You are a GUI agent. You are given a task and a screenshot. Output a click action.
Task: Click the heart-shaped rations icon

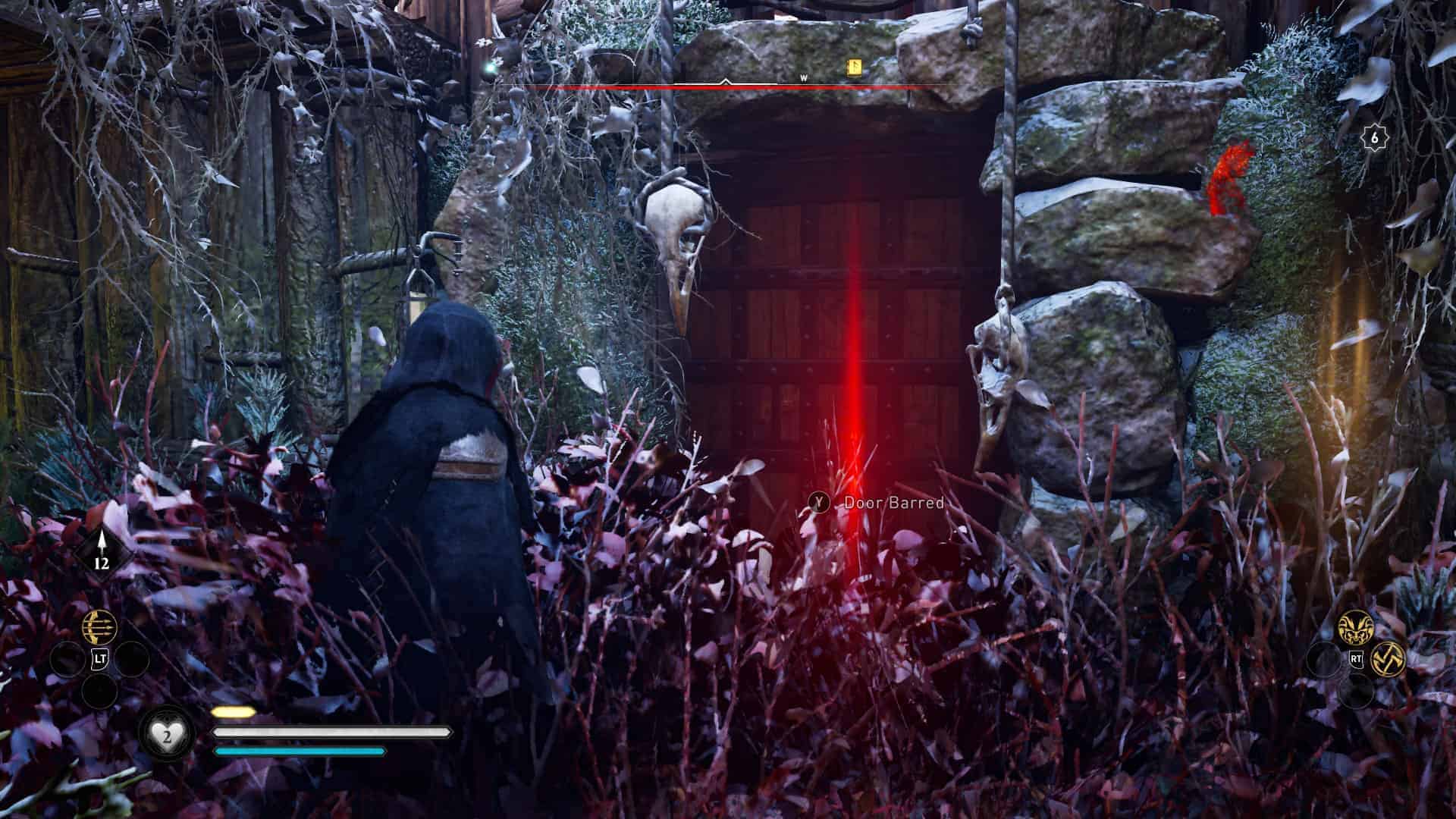[168, 732]
